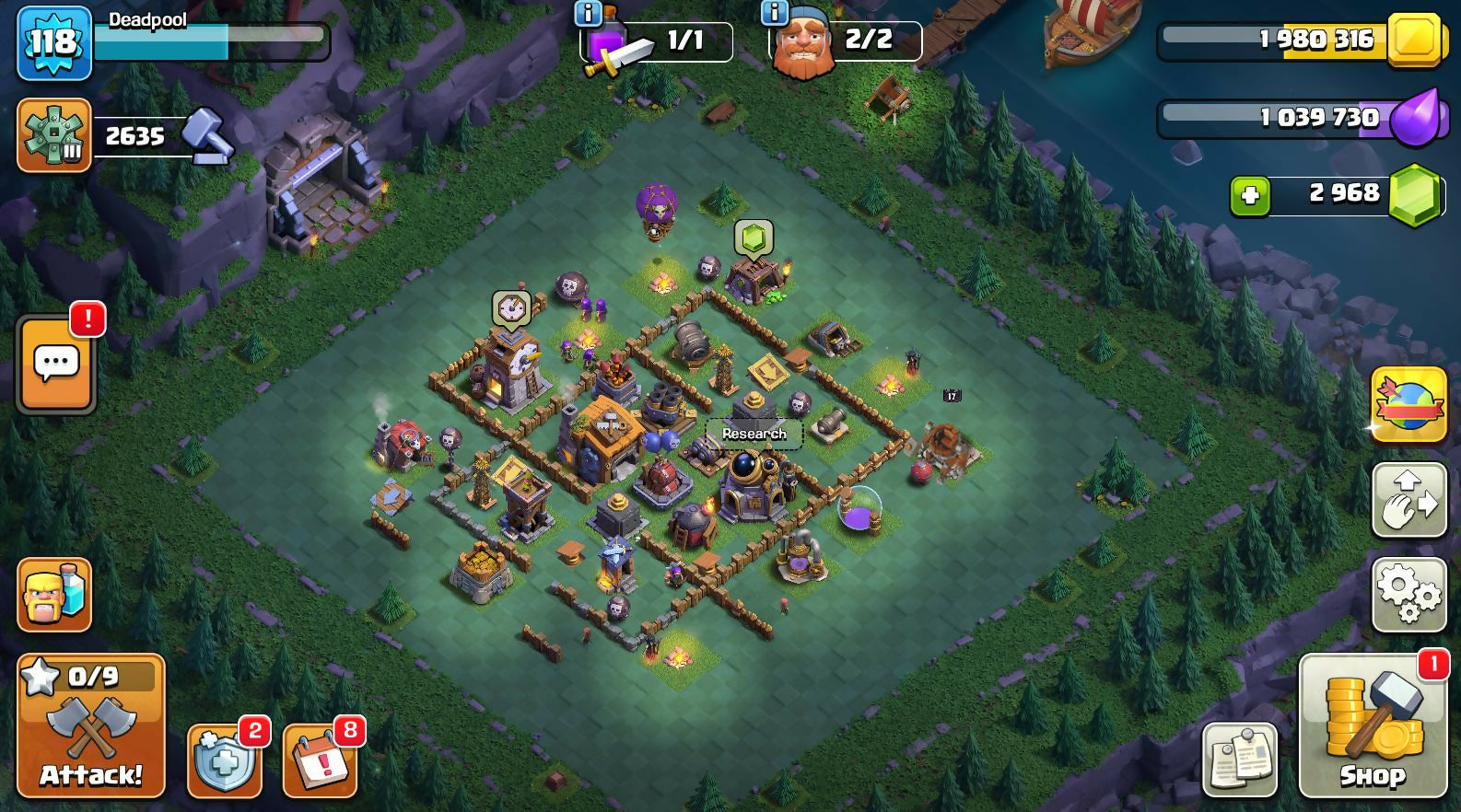Open the chat speech bubble button
The image size is (1461, 812).
click(56, 365)
